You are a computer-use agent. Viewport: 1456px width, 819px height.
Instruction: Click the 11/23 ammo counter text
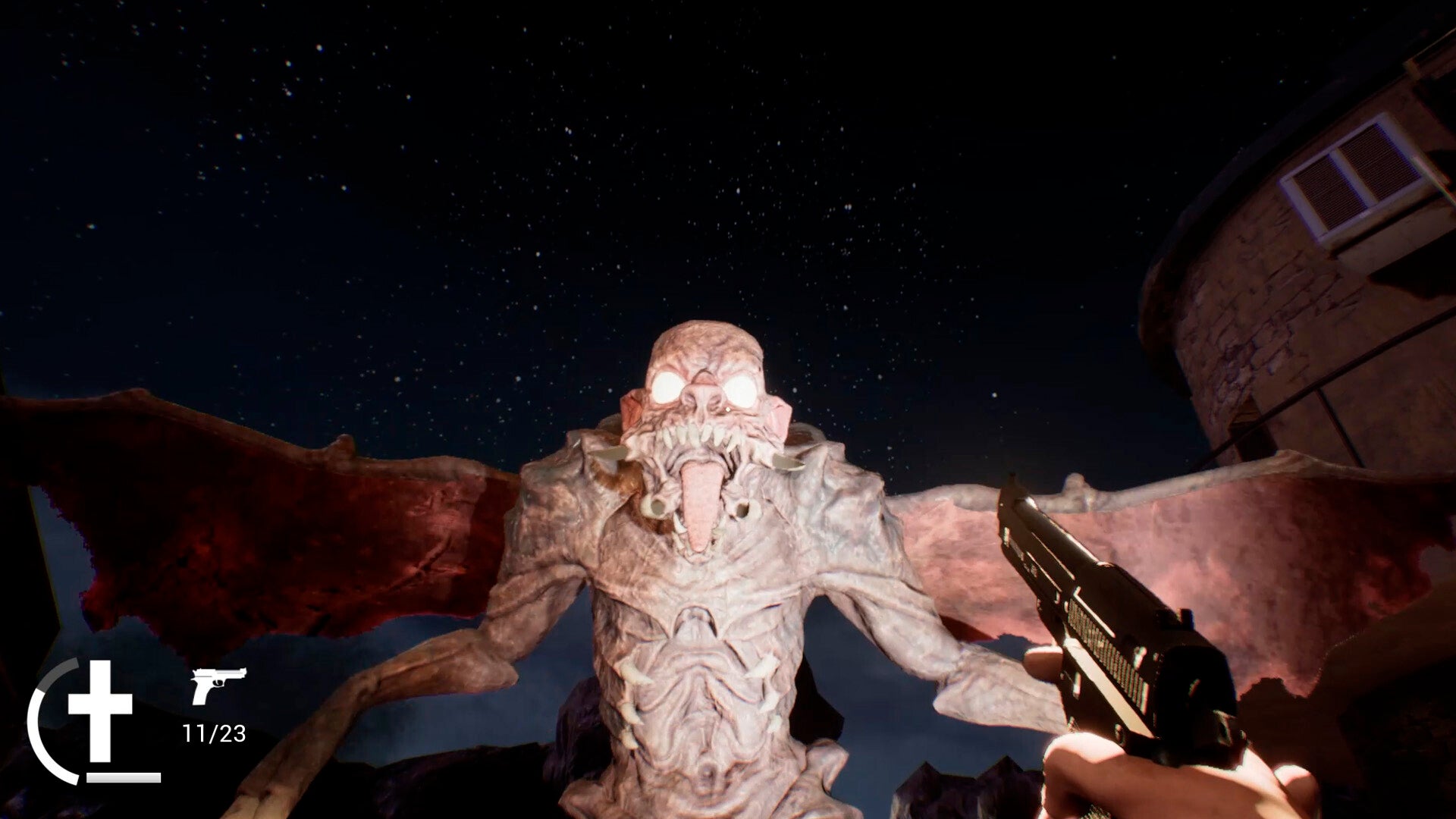[215, 733]
